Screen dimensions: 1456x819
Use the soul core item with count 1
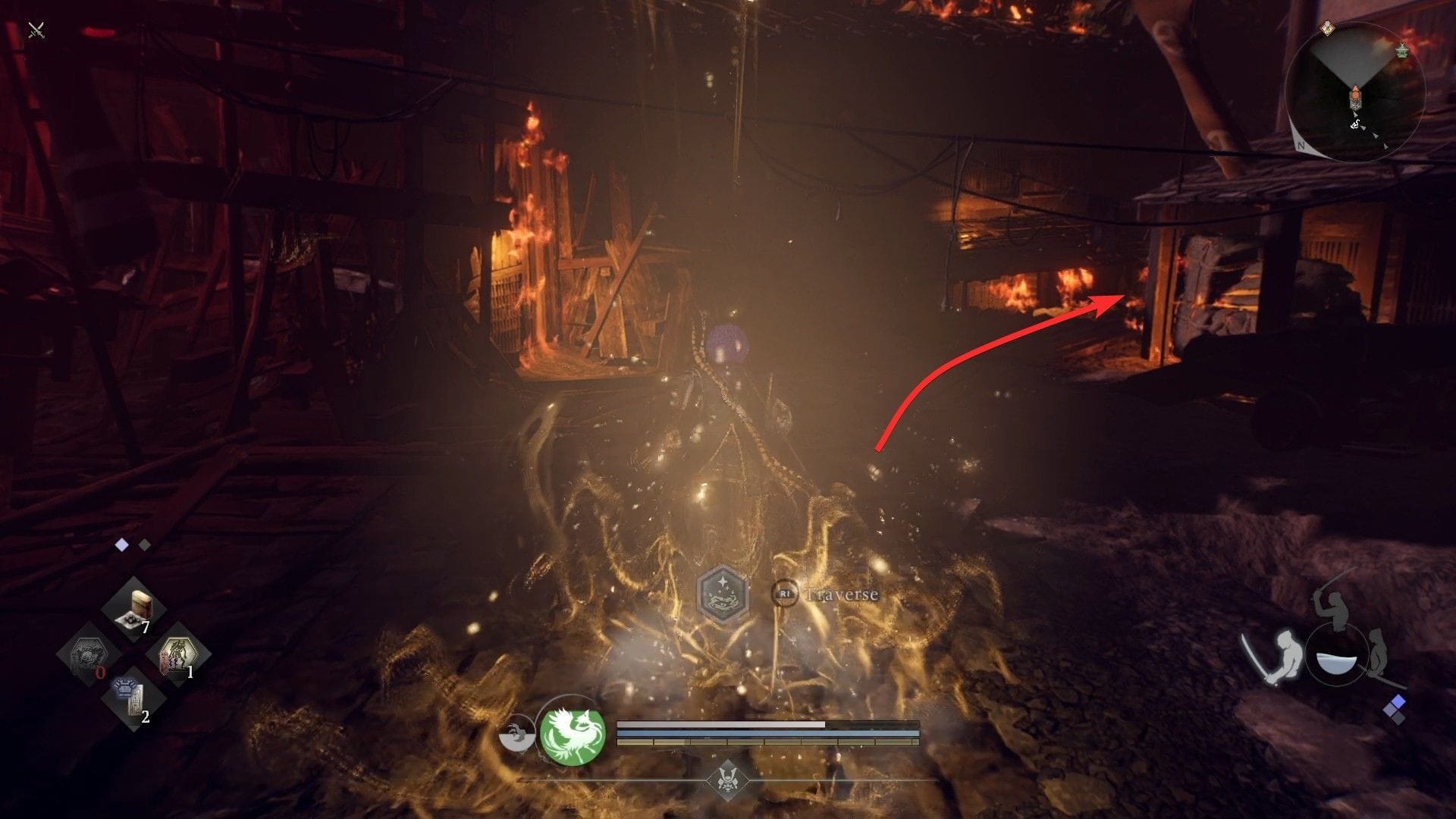(x=178, y=653)
